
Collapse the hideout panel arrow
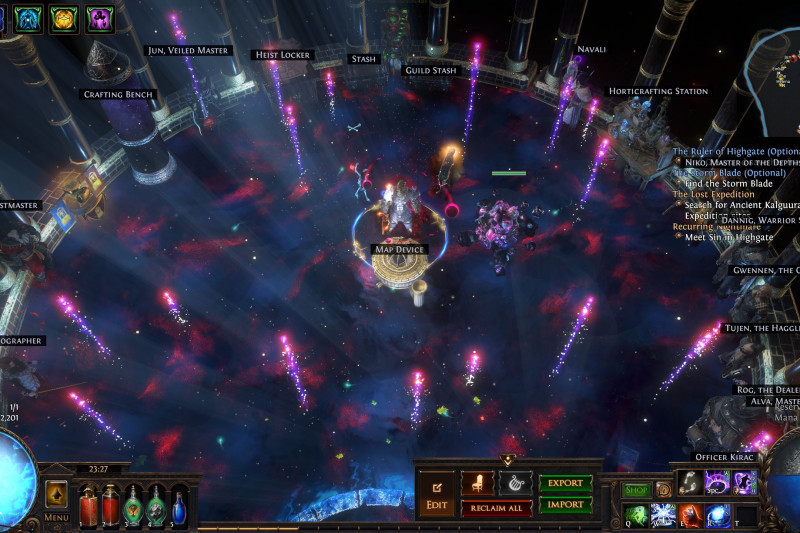tap(507, 460)
